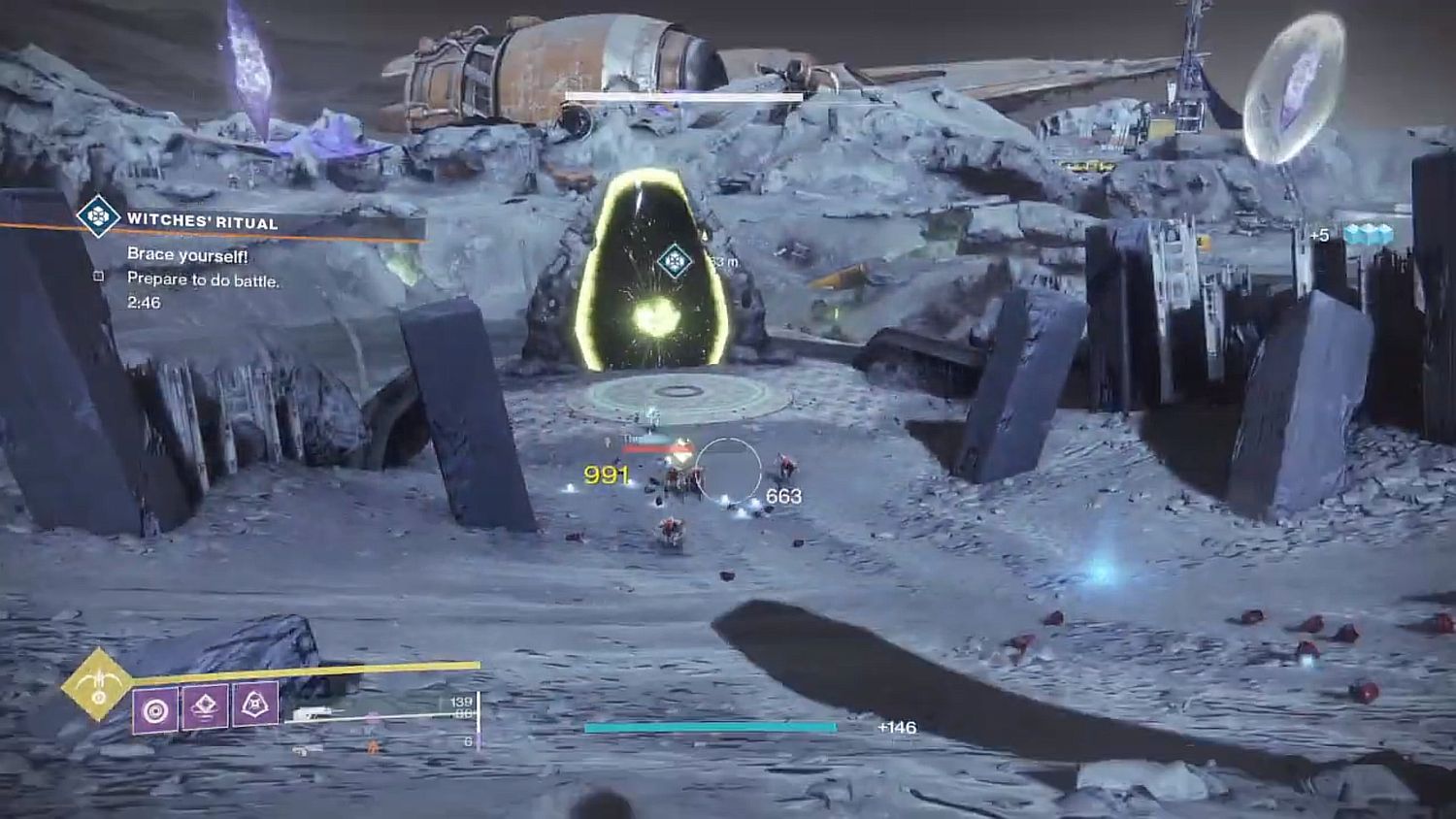Select the Witches' Ritual objective tracker

(x=202, y=222)
